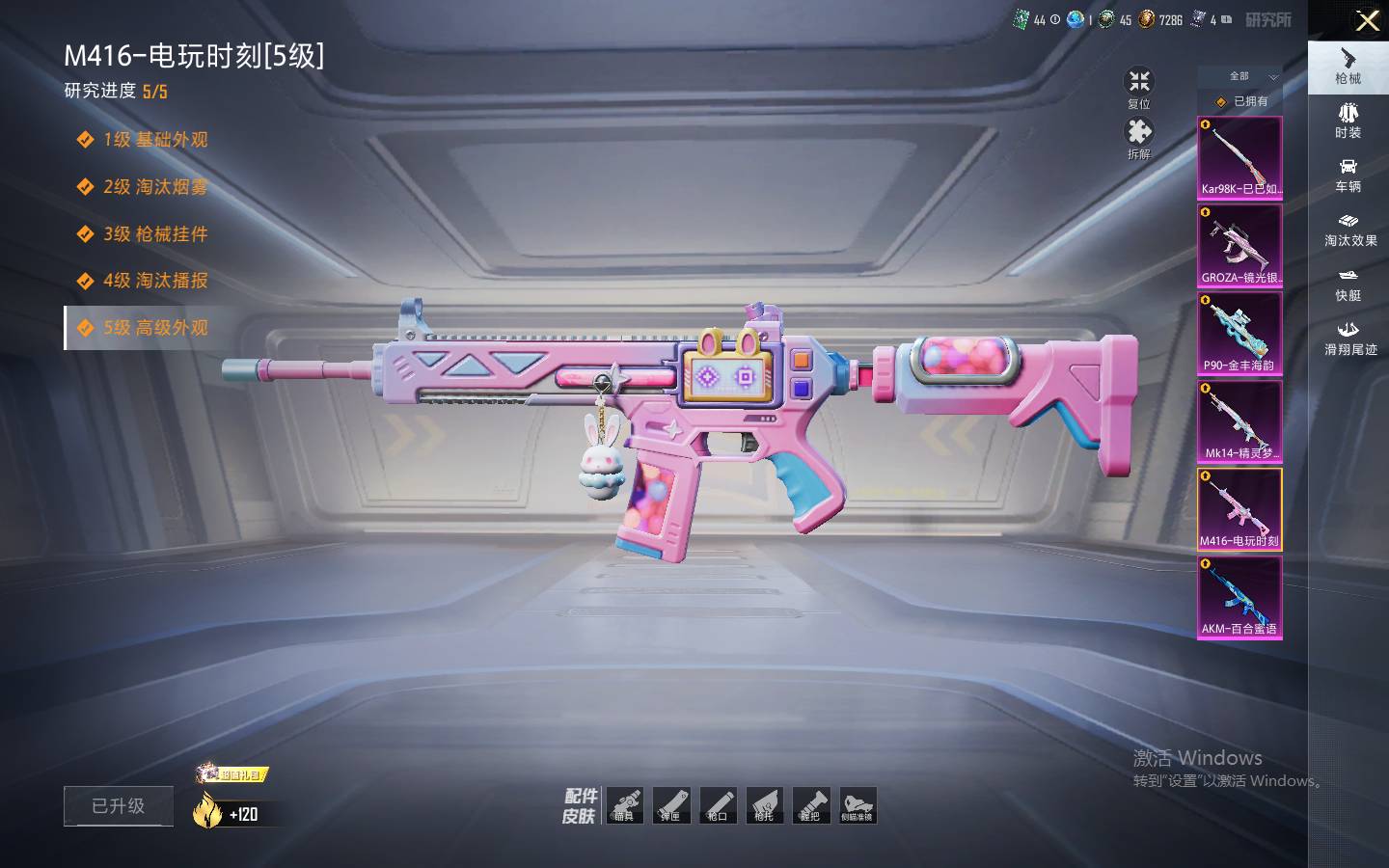Choose the Kar98K skin thumbnail
Viewport: 1389px width, 868px height.
tap(1239, 158)
